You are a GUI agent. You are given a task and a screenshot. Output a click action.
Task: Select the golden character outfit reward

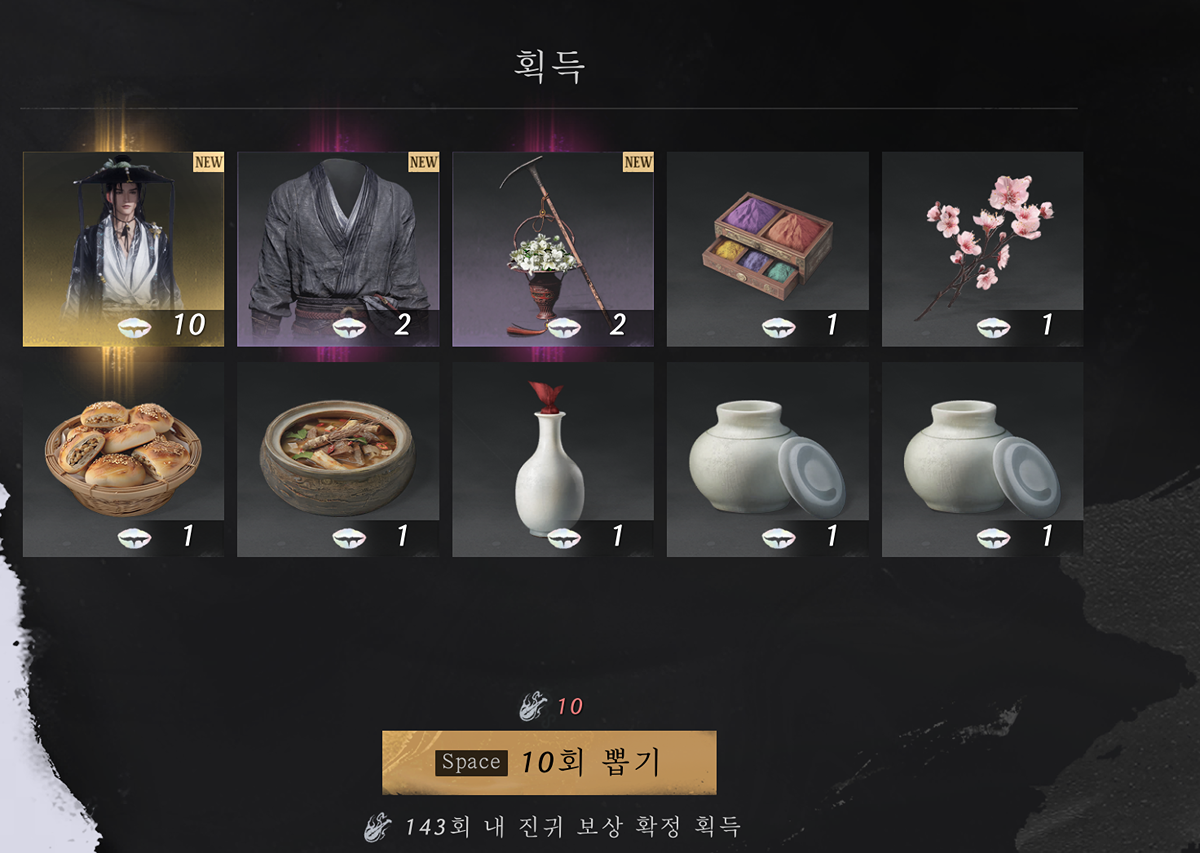tap(123, 249)
